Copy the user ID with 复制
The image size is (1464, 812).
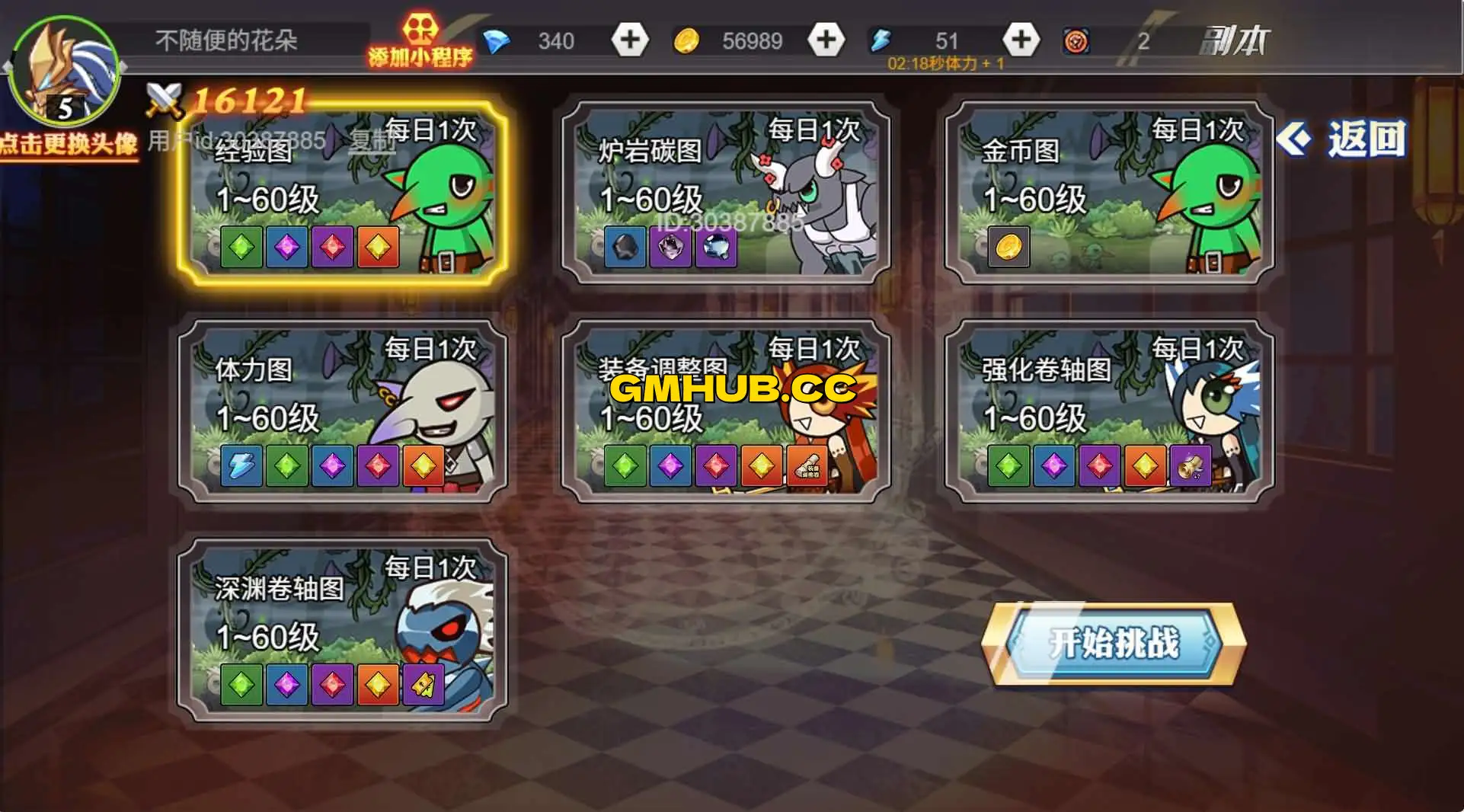pos(371,140)
